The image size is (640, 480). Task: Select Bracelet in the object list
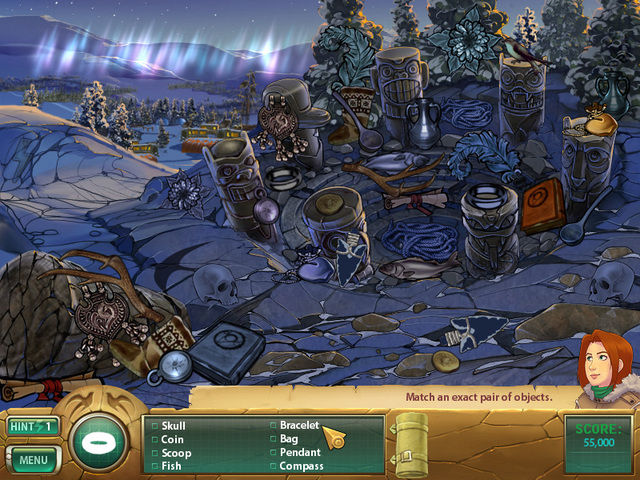pyautogui.click(x=298, y=425)
